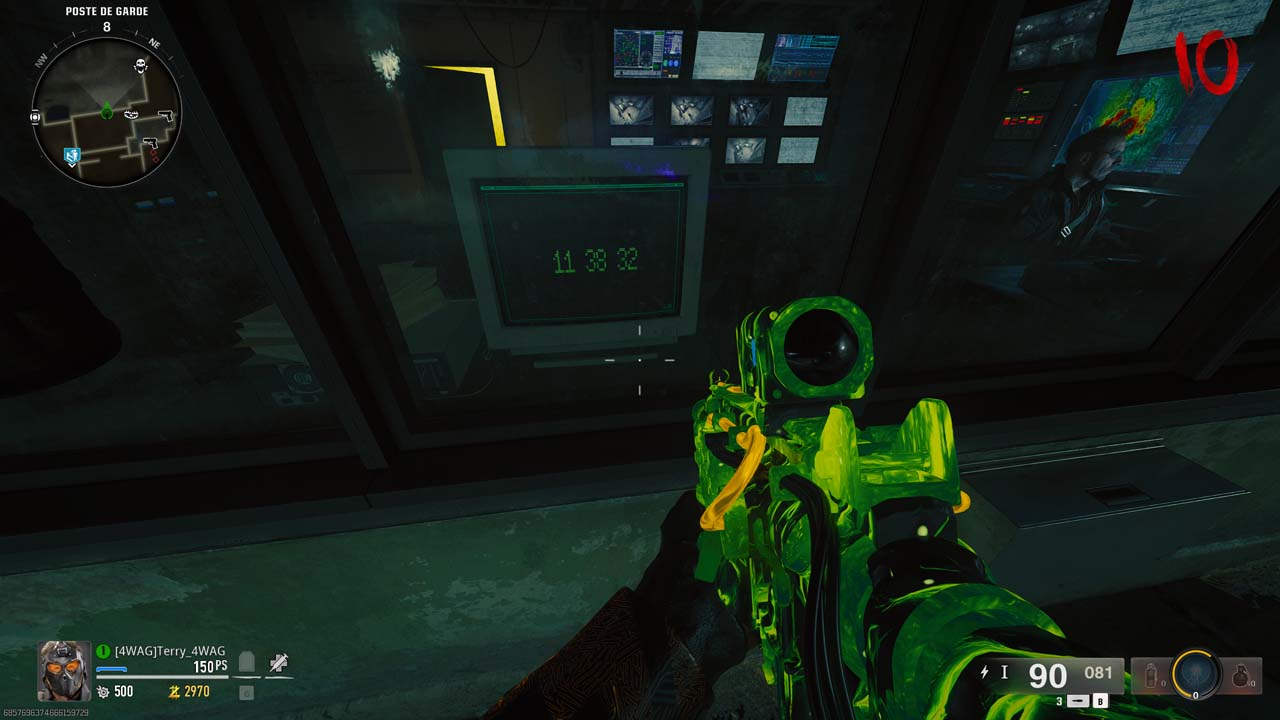Click the blue shield marker on minimap
This screenshot has width=1280, height=720.
tap(70, 155)
